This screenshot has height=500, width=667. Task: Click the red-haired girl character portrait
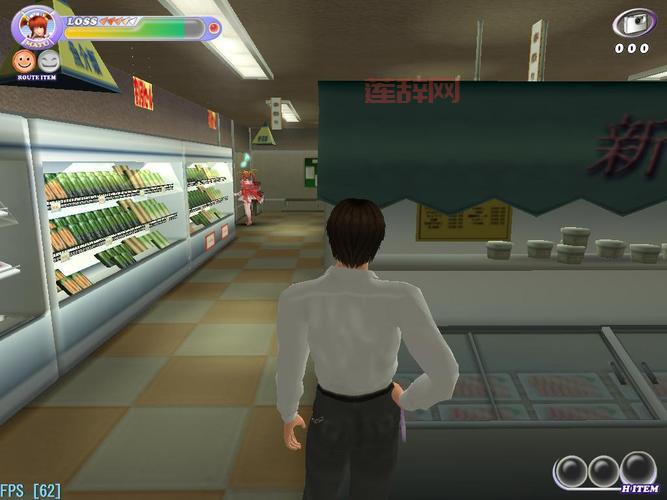click(x=33, y=24)
